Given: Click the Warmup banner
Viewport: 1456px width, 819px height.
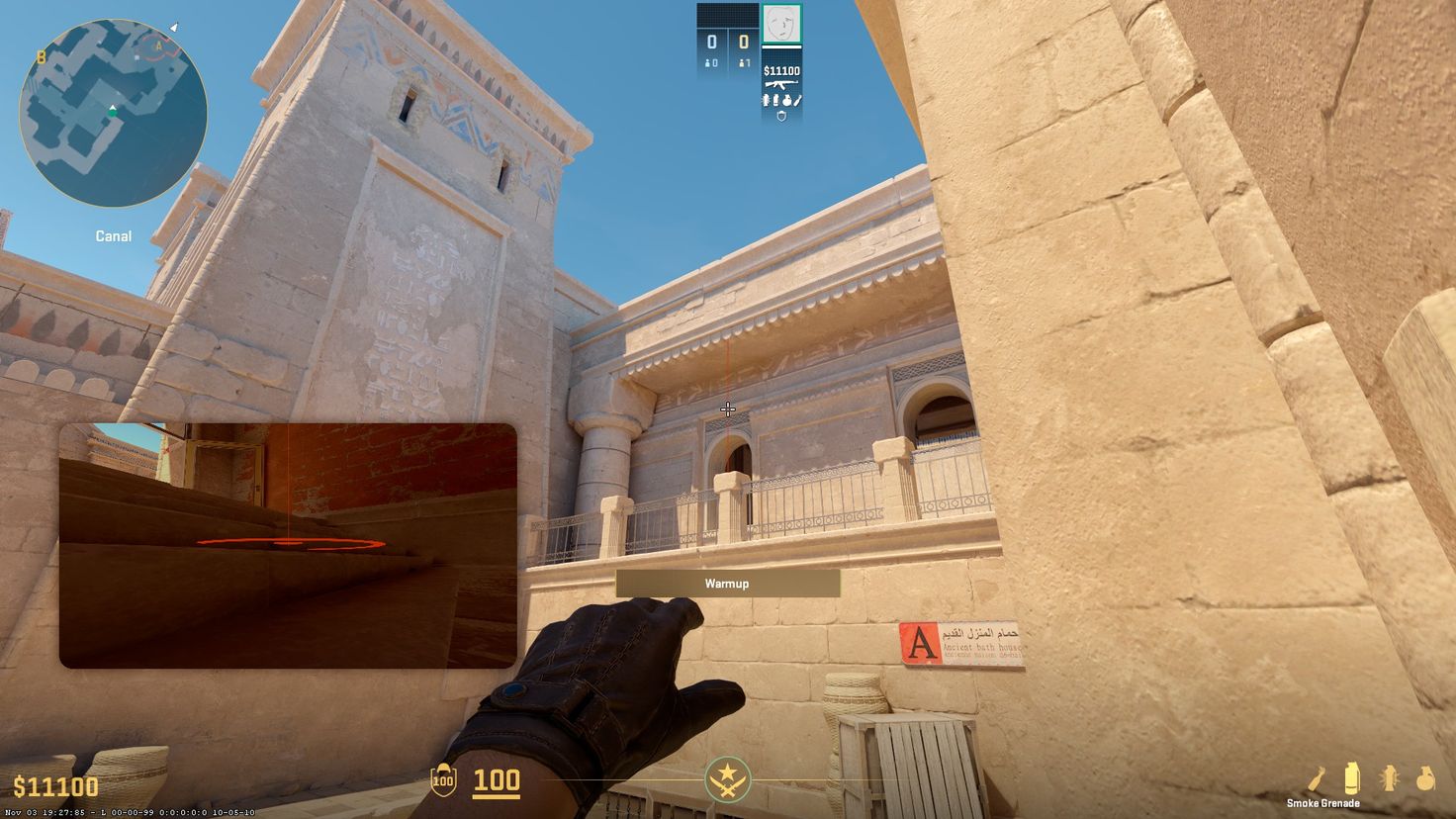Looking at the screenshot, I should (x=727, y=584).
